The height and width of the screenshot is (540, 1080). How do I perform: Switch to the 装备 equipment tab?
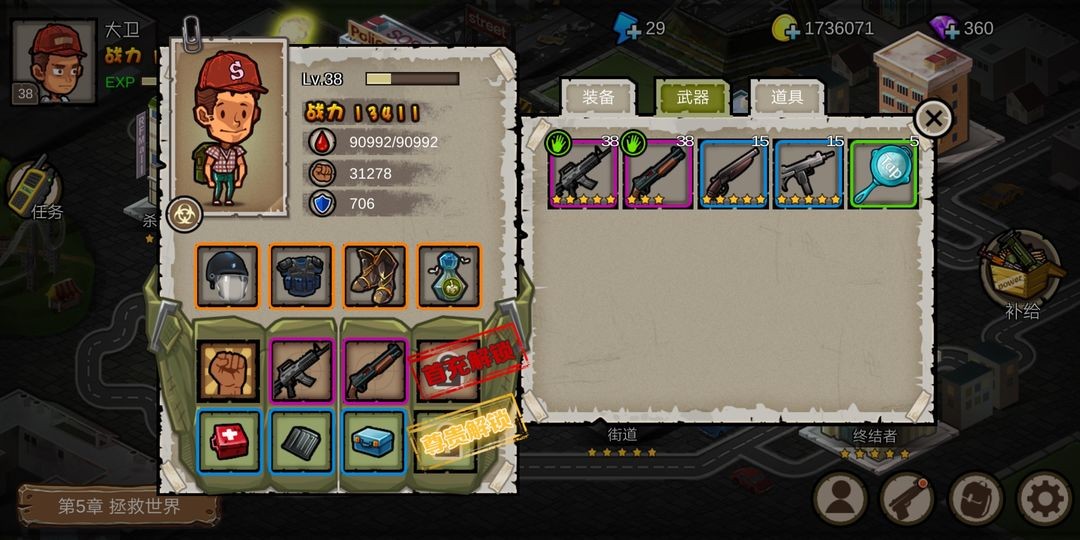[598, 97]
